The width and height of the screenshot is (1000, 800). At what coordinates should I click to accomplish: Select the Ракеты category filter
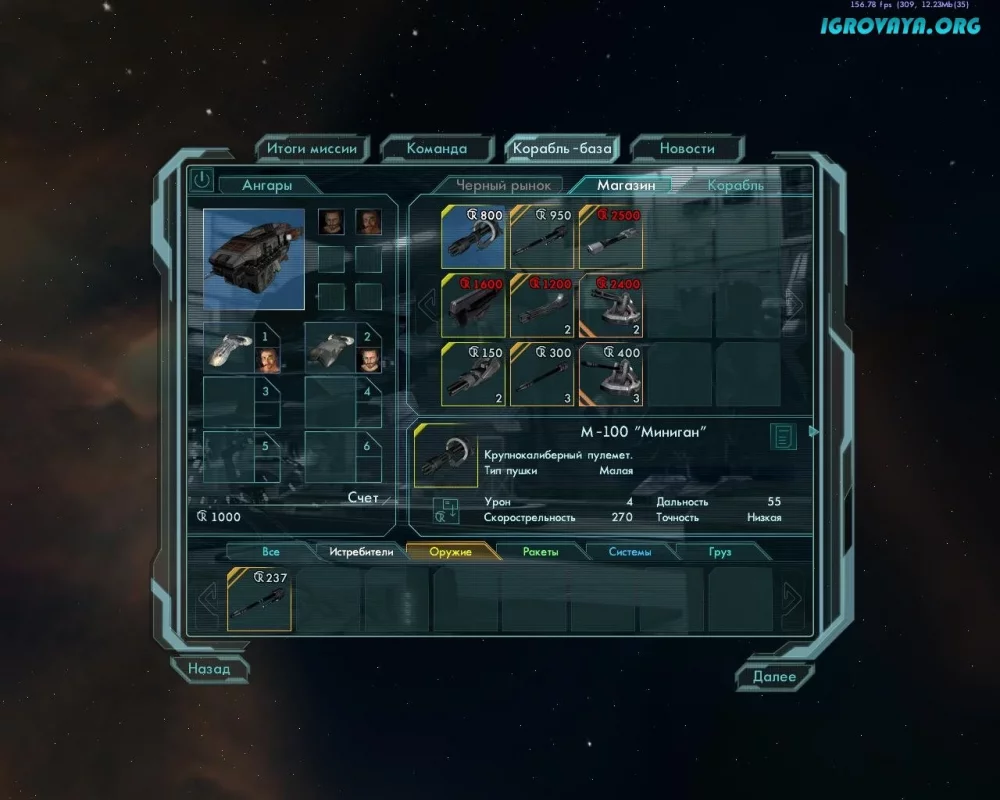click(540, 552)
